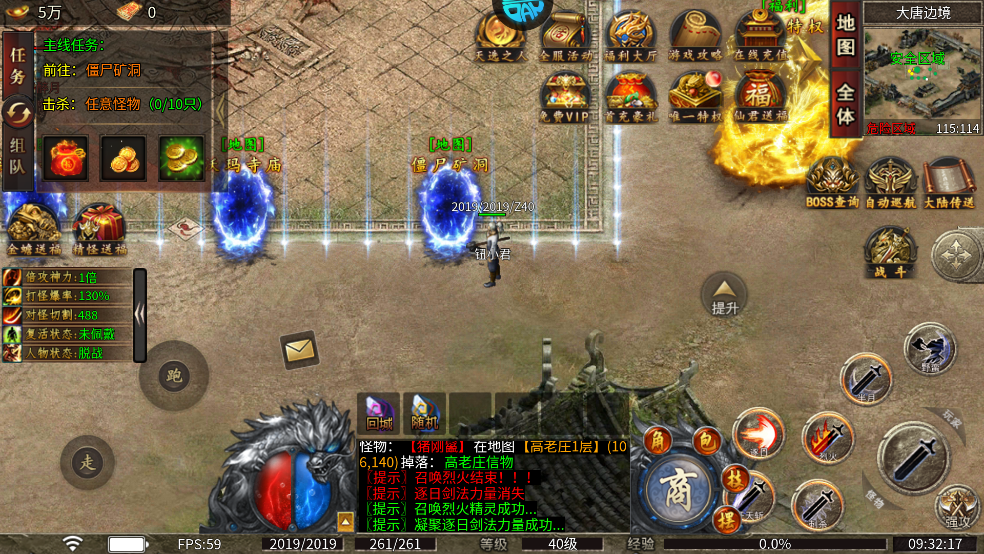Cast the 烈火 flaming sword skill
Image resolution: width=984 pixels, height=554 pixels.
coord(827,437)
